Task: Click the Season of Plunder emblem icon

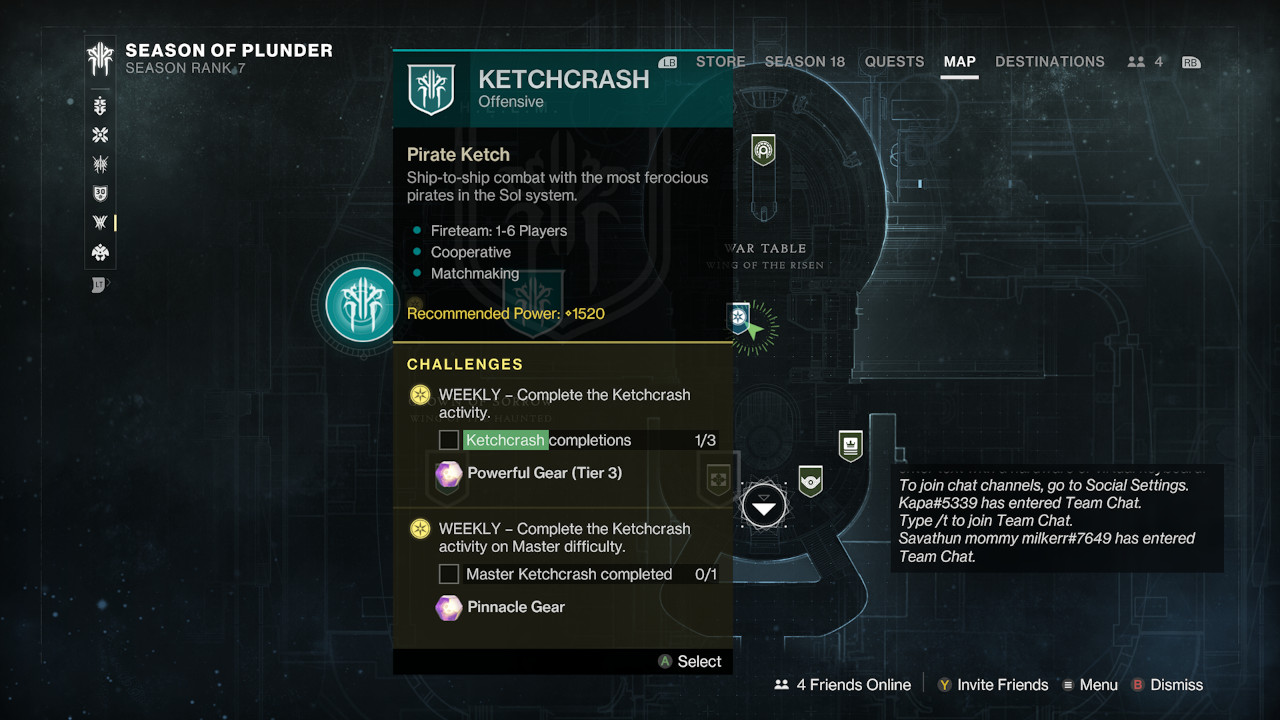Action: click(100, 59)
